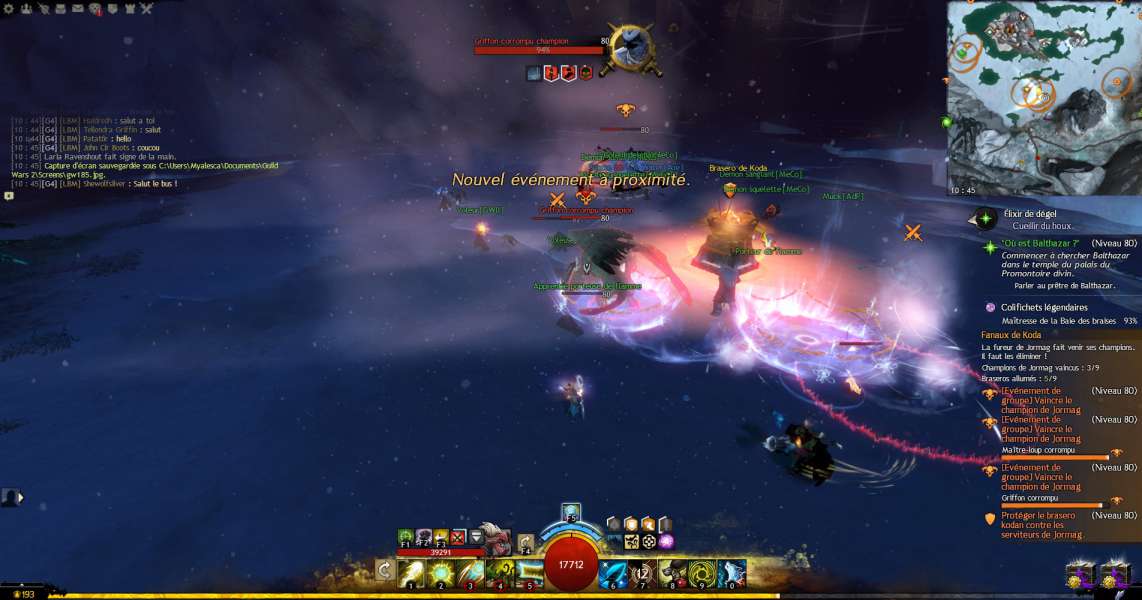Use elite skill 0 with the white wolf
The image size is (1142, 600).
pyautogui.click(x=731, y=573)
